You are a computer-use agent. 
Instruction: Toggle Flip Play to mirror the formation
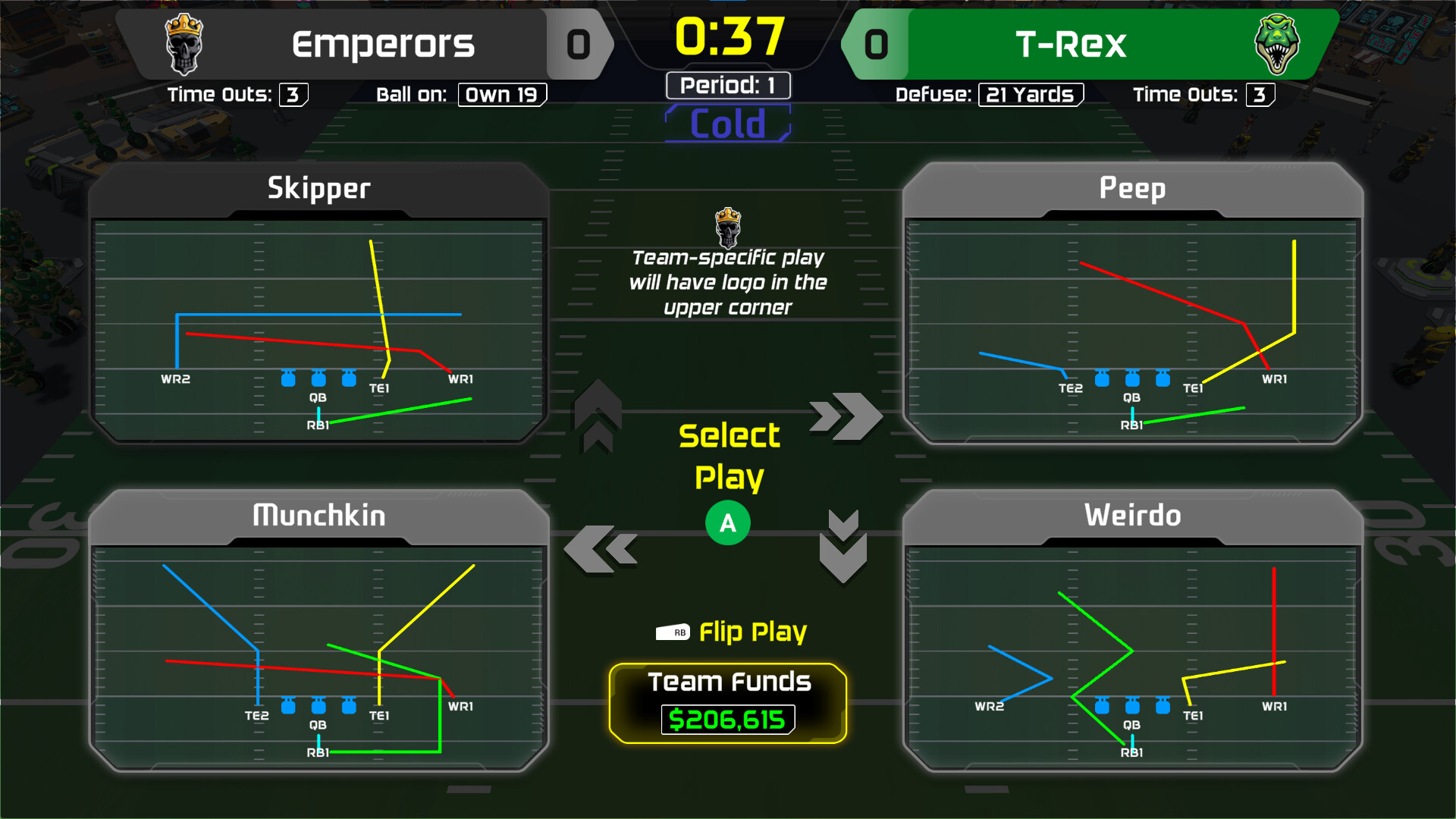pos(751,631)
